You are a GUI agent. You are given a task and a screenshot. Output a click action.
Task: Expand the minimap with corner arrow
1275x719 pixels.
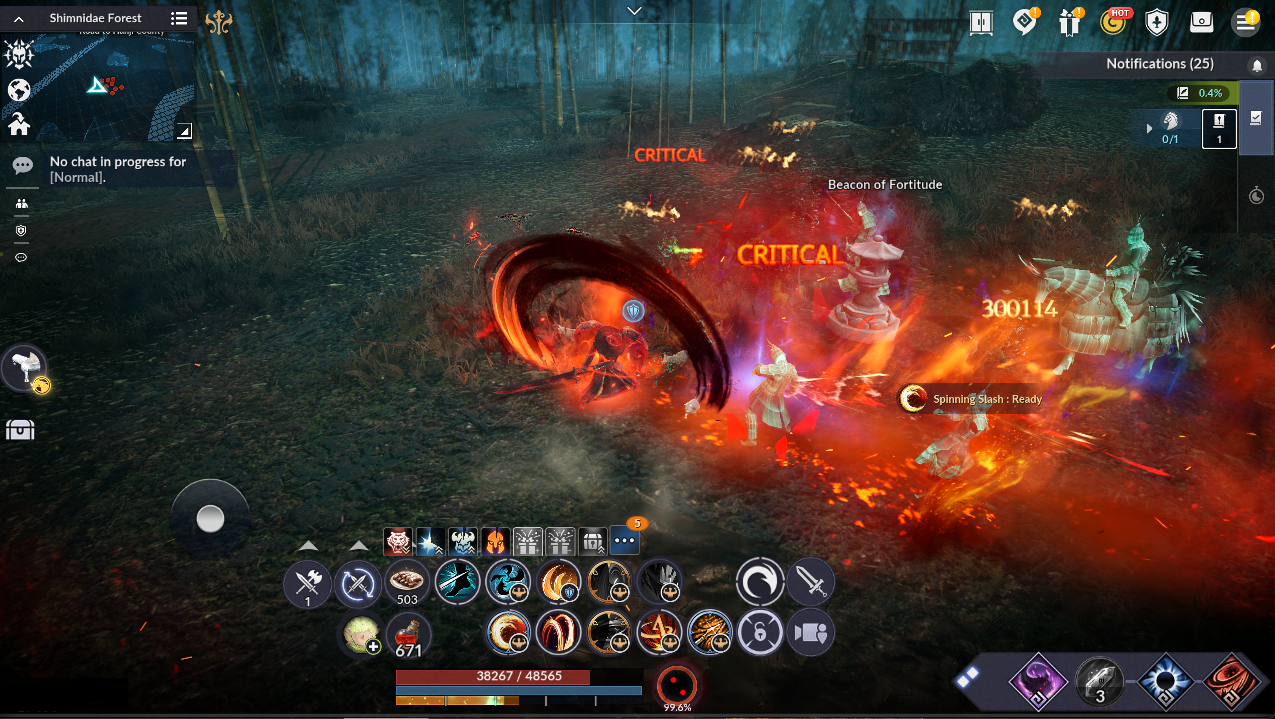(184, 131)
